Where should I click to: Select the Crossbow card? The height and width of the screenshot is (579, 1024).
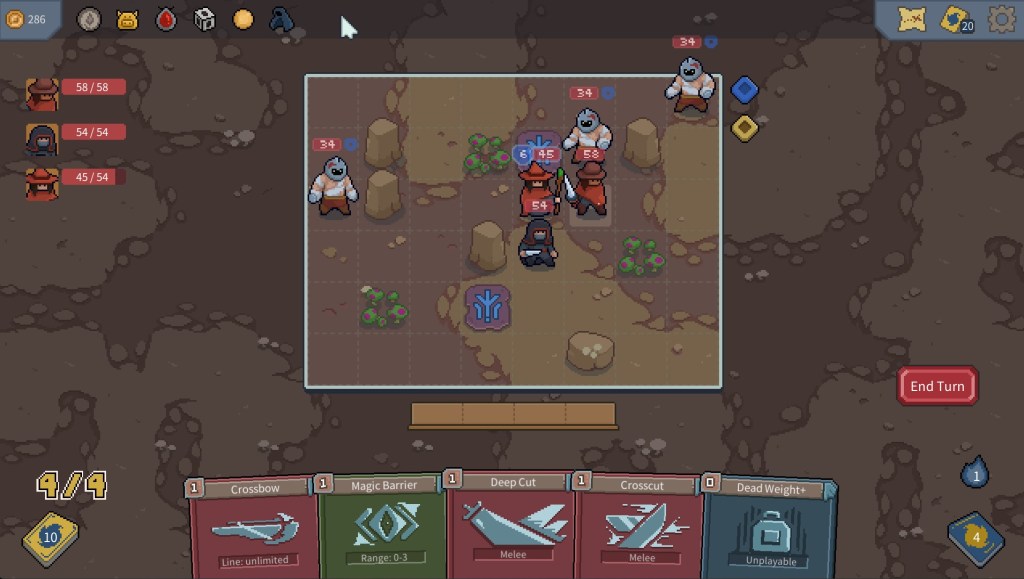coord(255,527)
